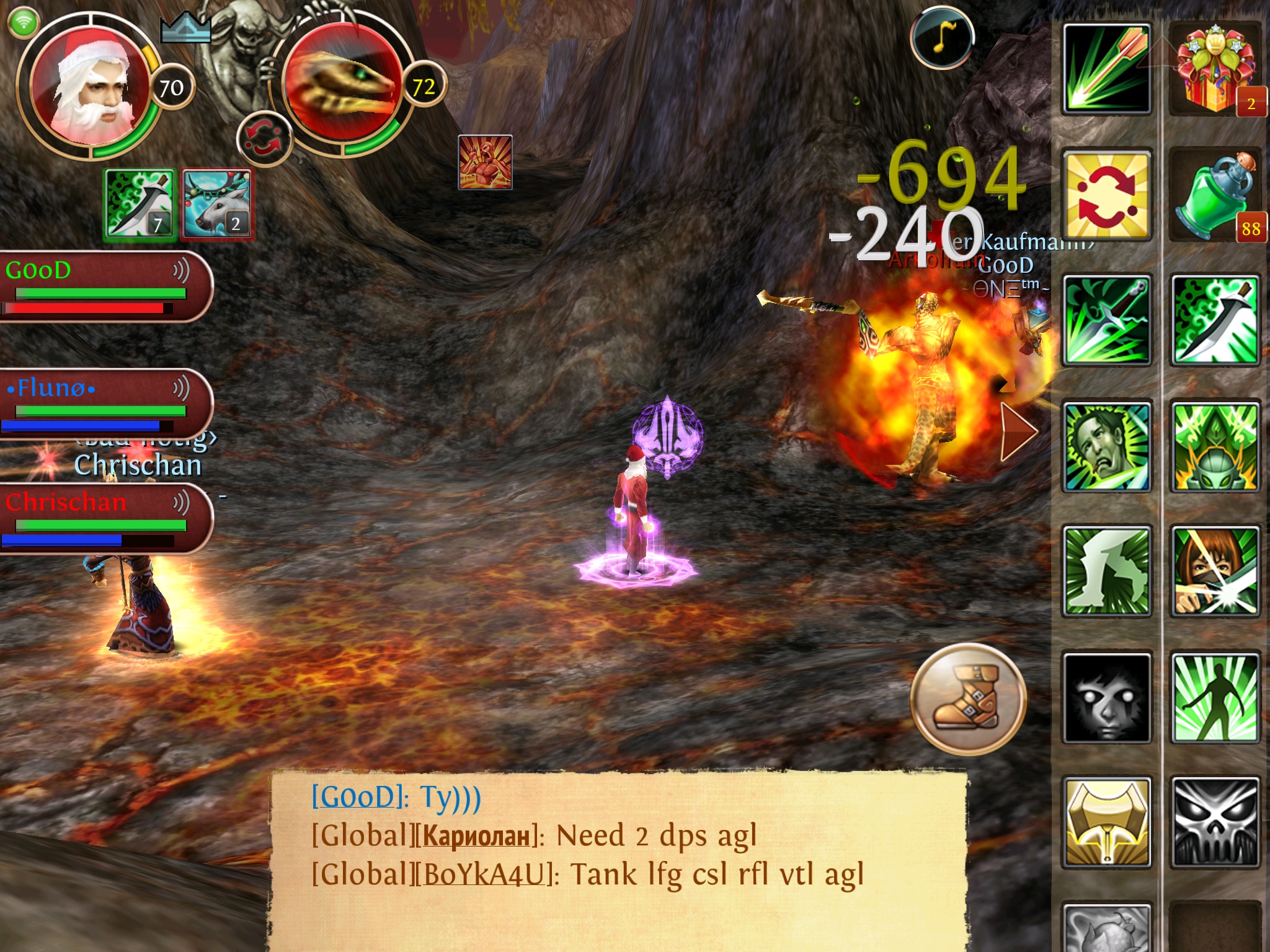Switch target with the red arrows button
Viewport: 1270px width, 952px height.
pyautogui.click(x=264, y=139)
